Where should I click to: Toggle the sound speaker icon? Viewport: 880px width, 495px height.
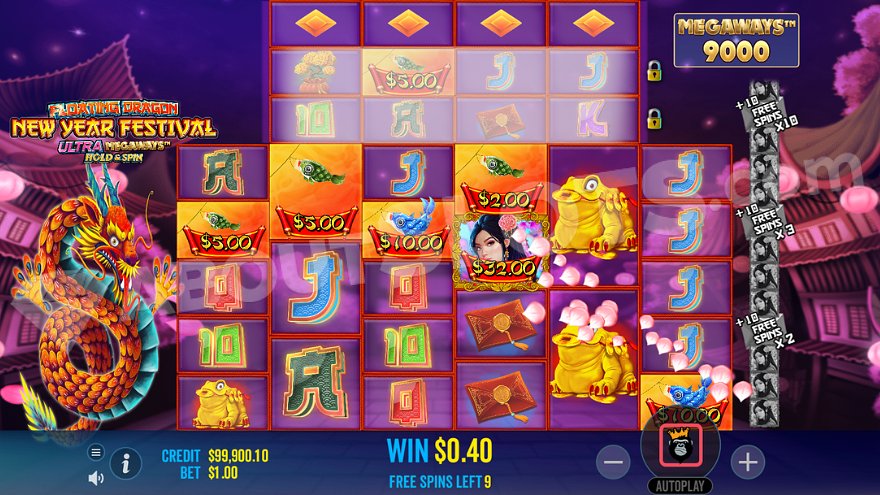tap(96, 477)
